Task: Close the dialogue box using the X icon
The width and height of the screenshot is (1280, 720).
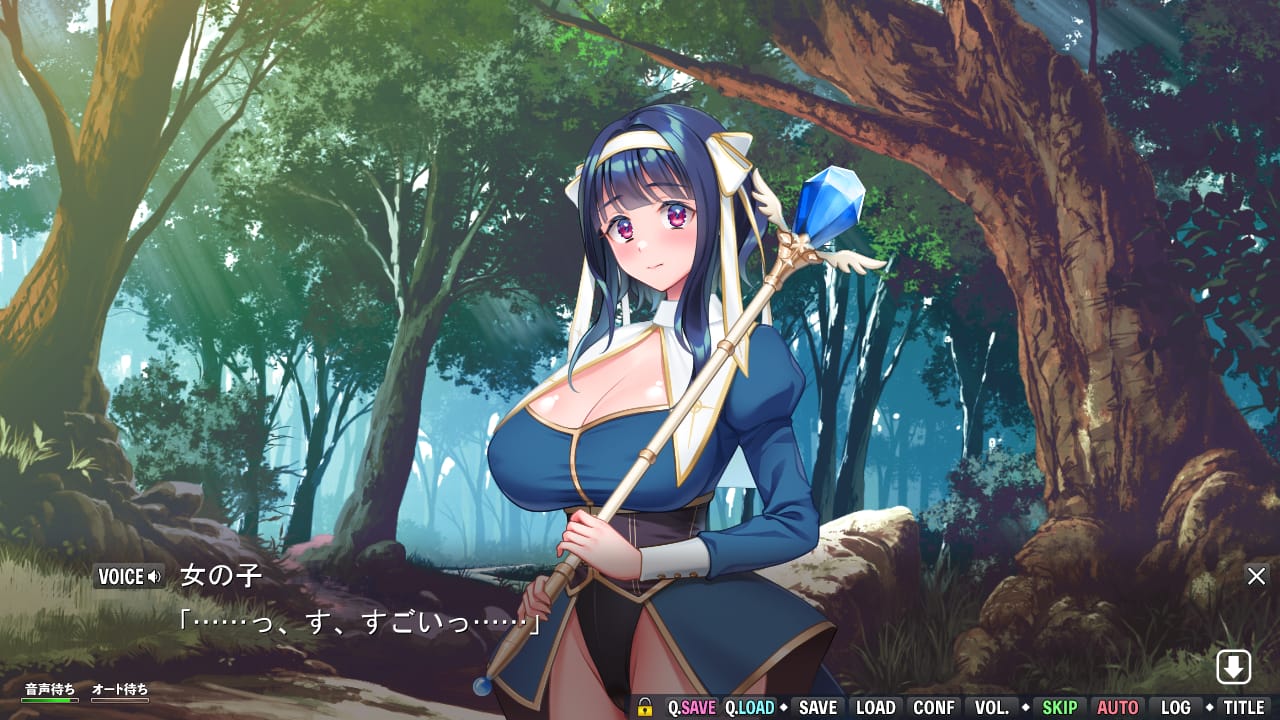Action: (1256, 576)
